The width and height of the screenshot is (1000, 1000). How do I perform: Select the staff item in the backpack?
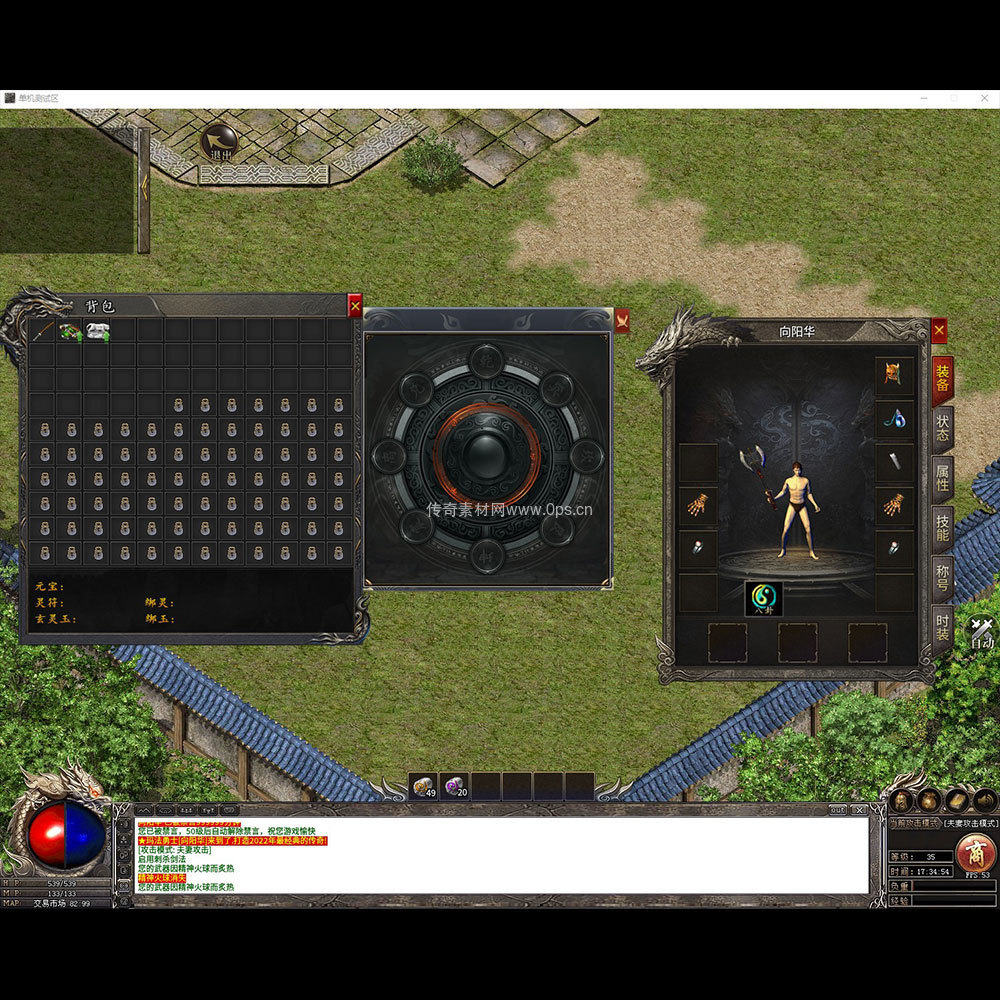point(42,331)
